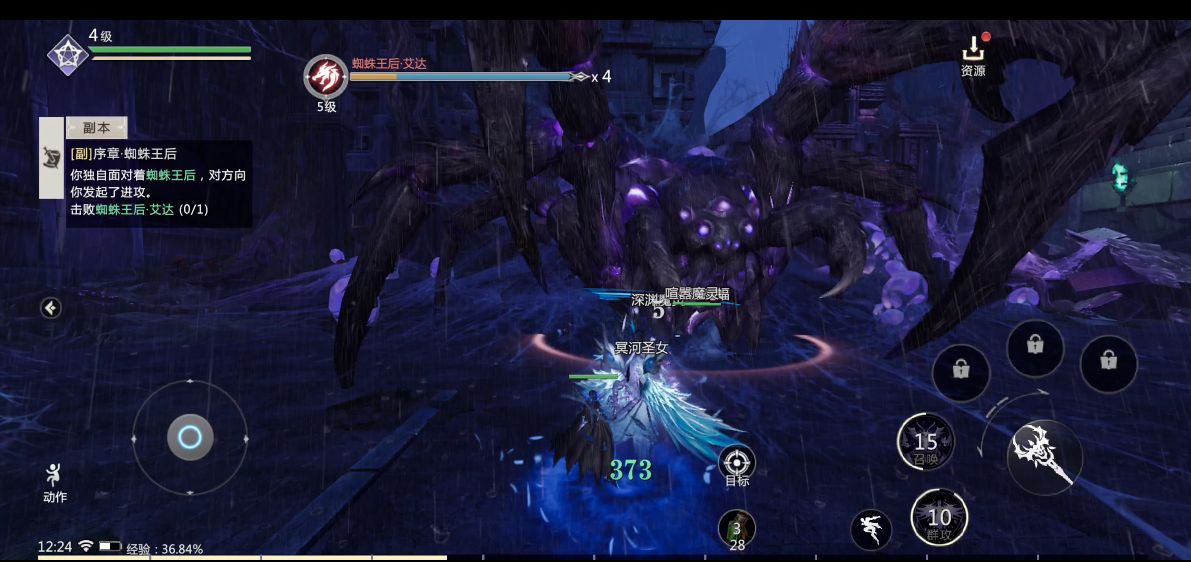Trigger the dodge dash skill icon
The image size is (1191, 562).
pyautogui.click(x=871, y=529)
